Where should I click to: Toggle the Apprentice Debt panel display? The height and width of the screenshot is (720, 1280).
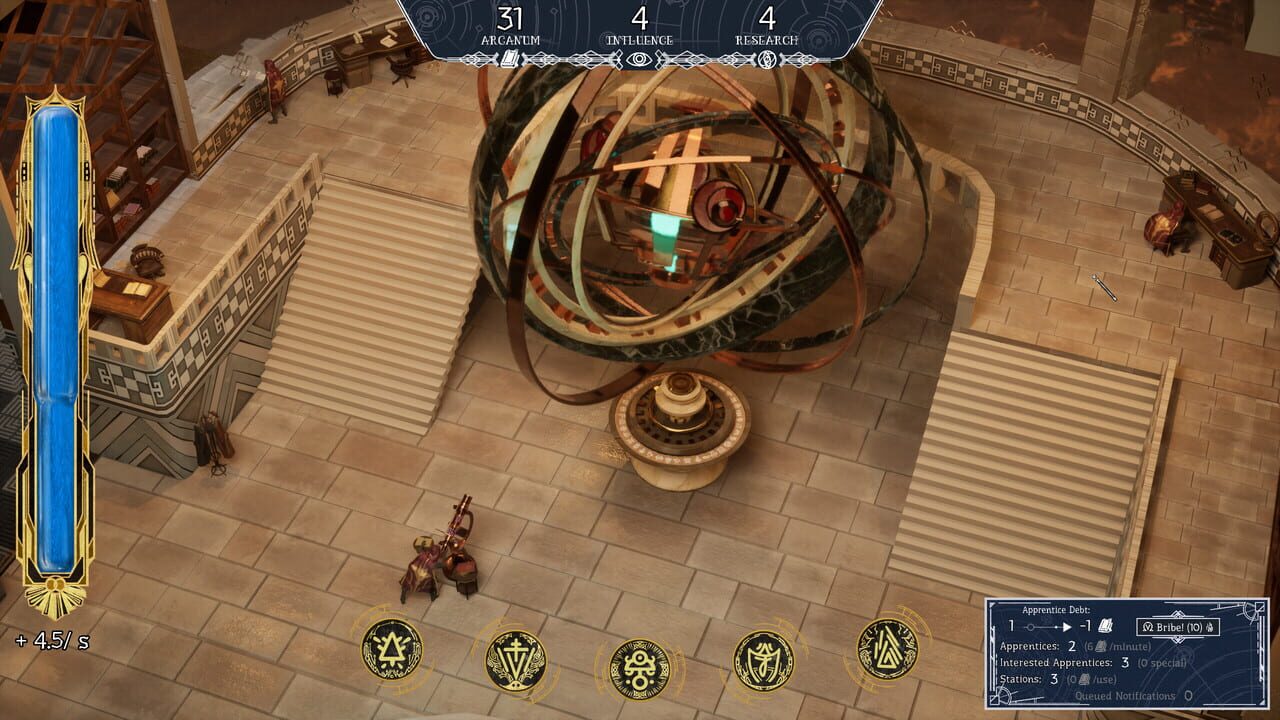click(1055, 611)
